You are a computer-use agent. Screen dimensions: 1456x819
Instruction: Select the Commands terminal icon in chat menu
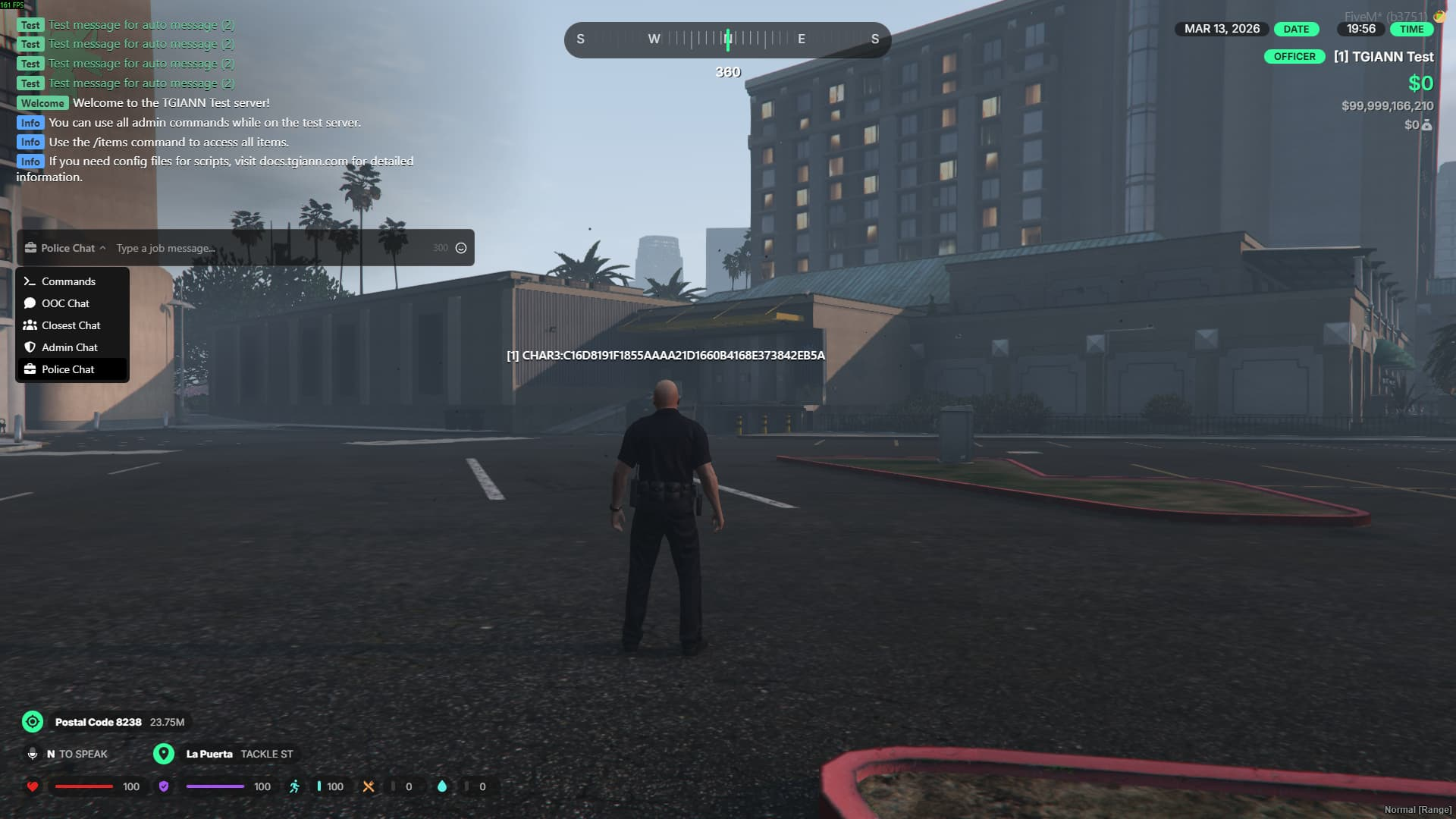coord(30,281)
